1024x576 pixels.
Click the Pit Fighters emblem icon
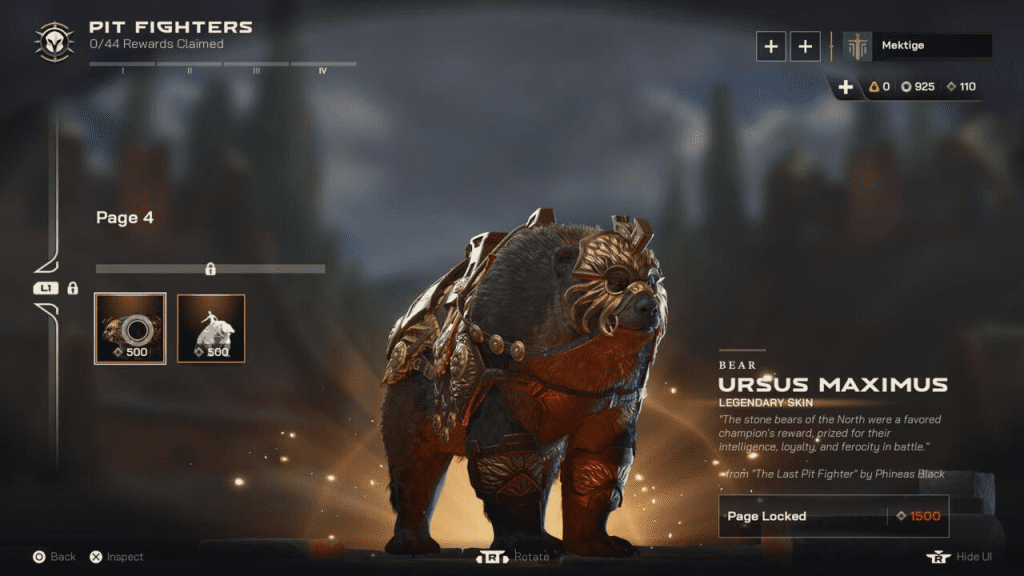(x=52, y=42)
